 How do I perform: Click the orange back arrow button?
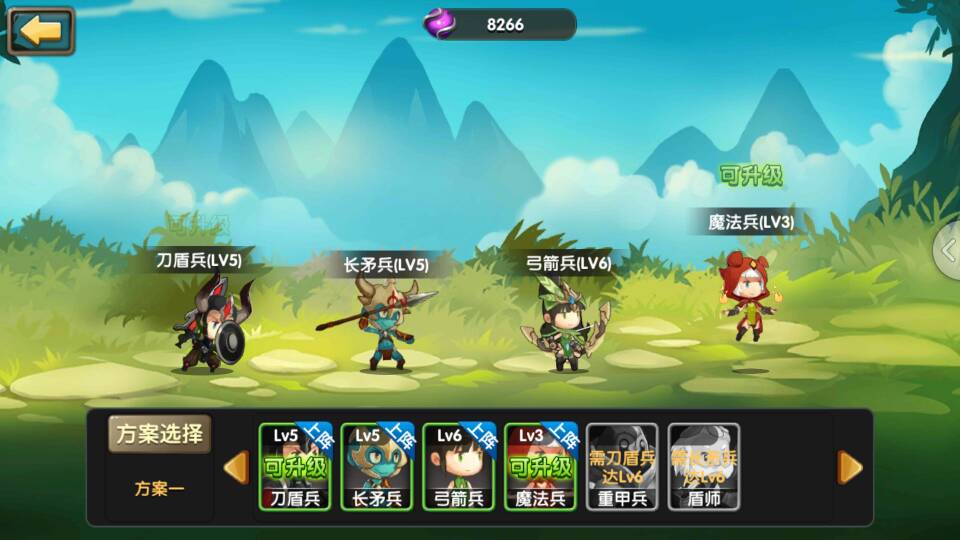pos(41,31)
